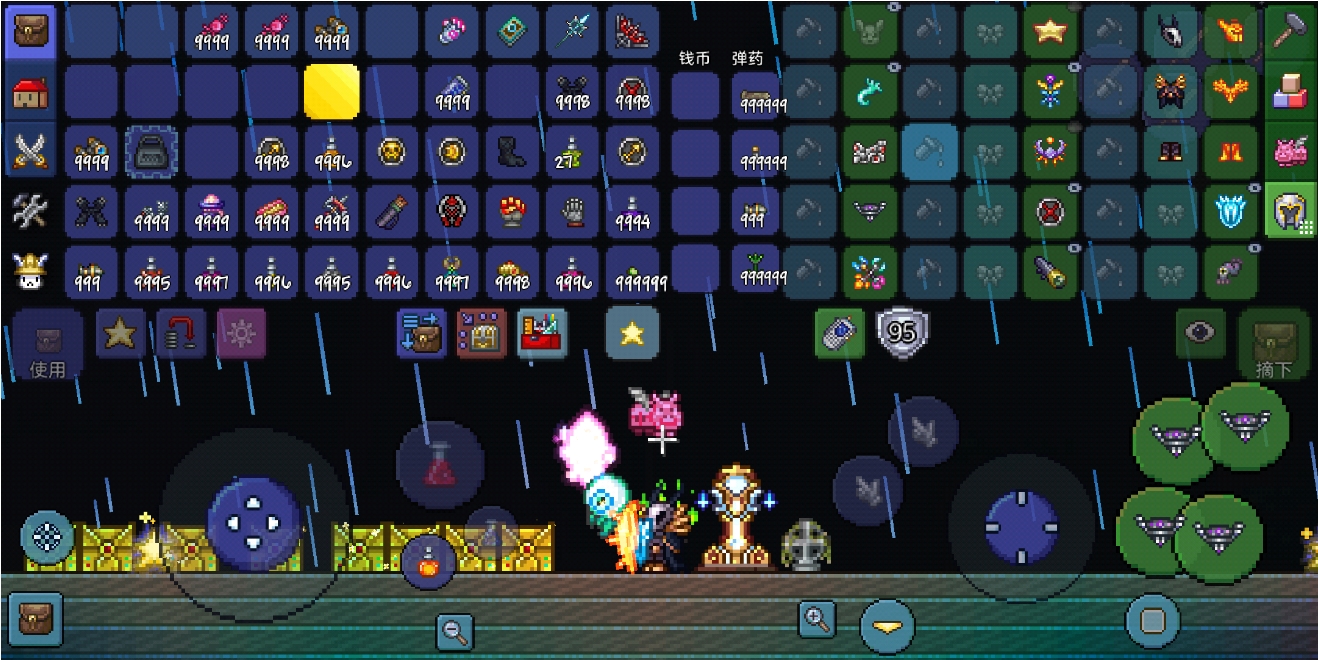Image resolution: width=1318 pixels, height=660 pixels.
Task: Tap the 摘下 unequip button
Action: (1274, 345)
